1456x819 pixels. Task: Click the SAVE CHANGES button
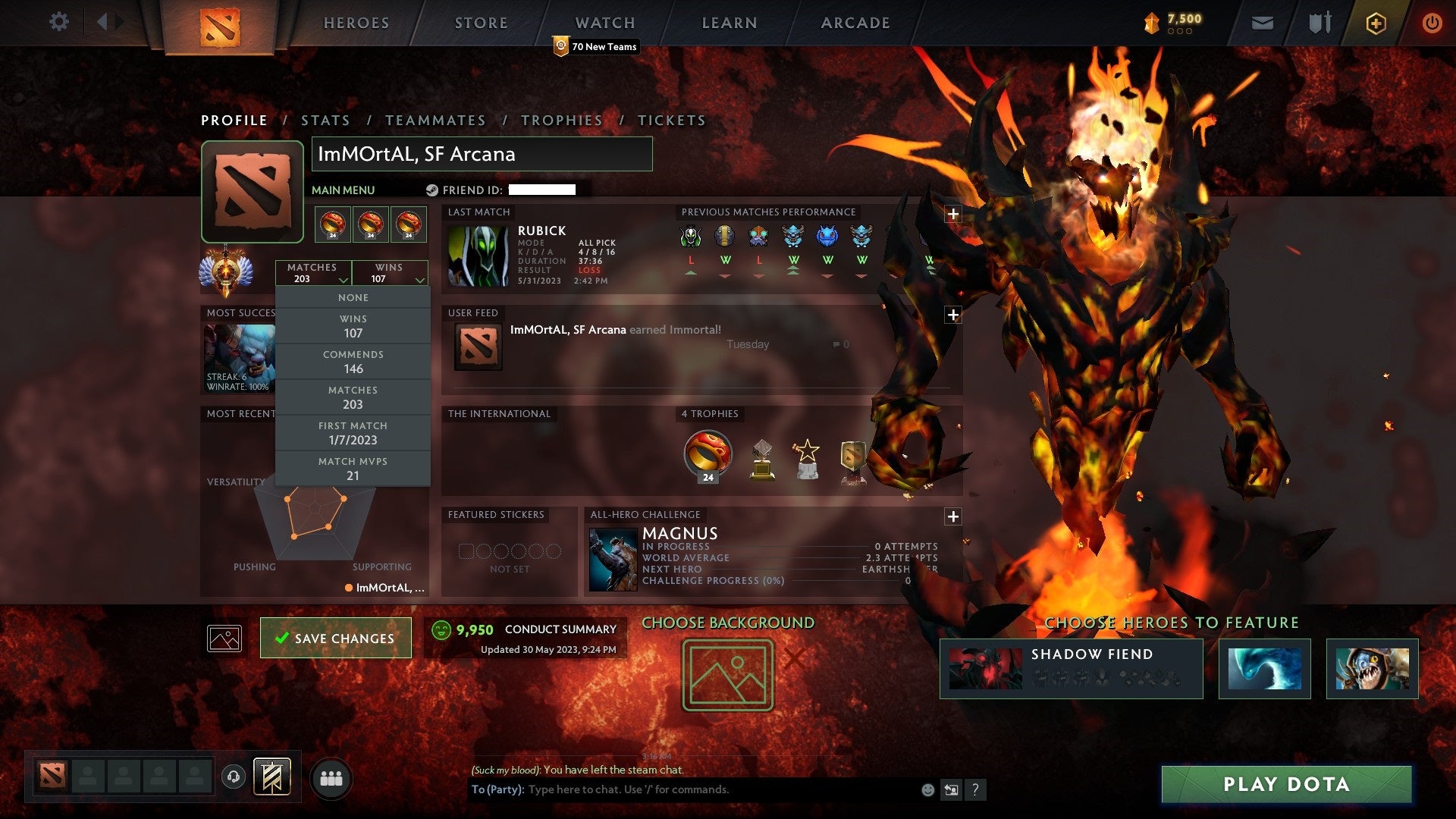tap(335, 638)
